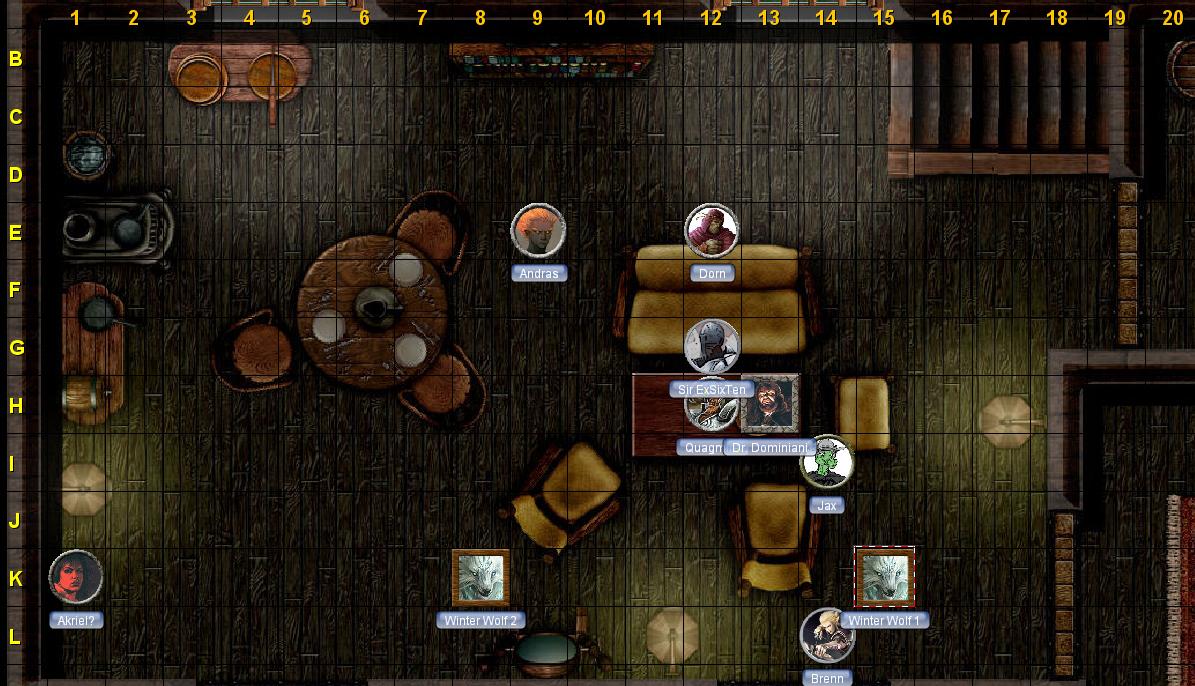Image resolution: width=1195 pixels, height=686 pixels.
Task: Choose the Sir ExSixTen knight token
Action: click(x=711, y=346)
